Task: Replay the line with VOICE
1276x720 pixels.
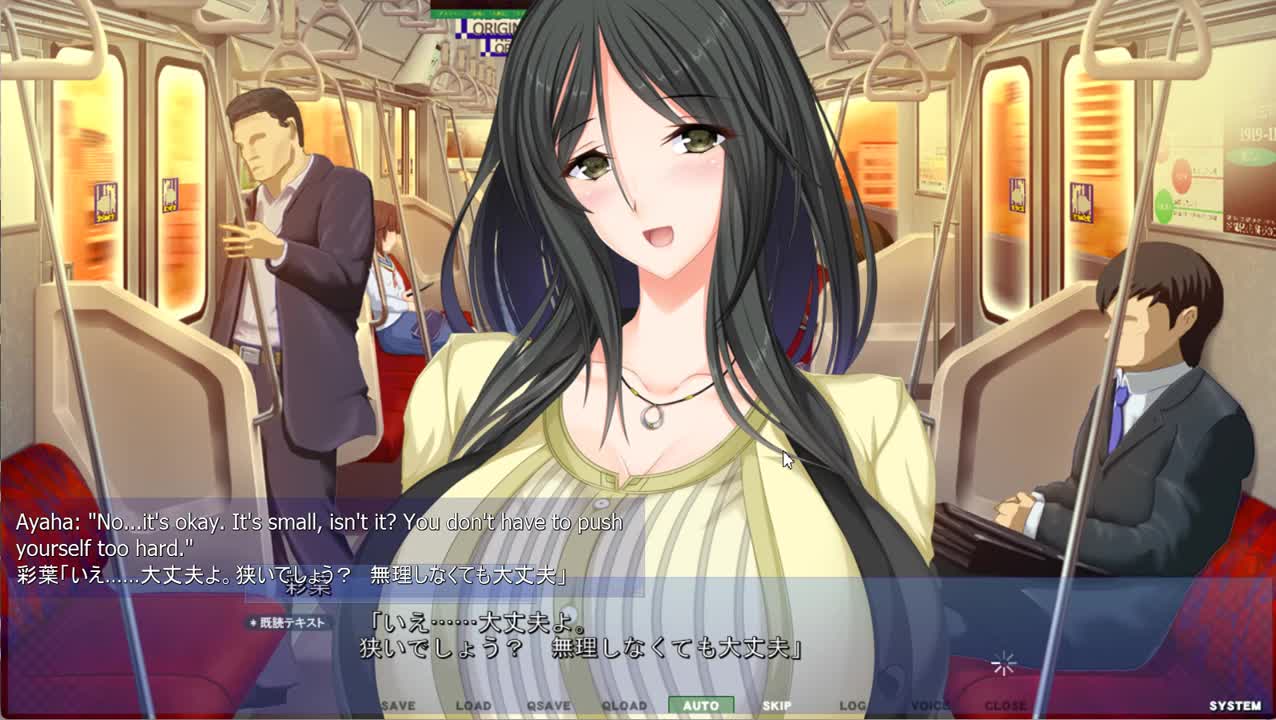Action: pyautogui.click(x=929, y=706)
